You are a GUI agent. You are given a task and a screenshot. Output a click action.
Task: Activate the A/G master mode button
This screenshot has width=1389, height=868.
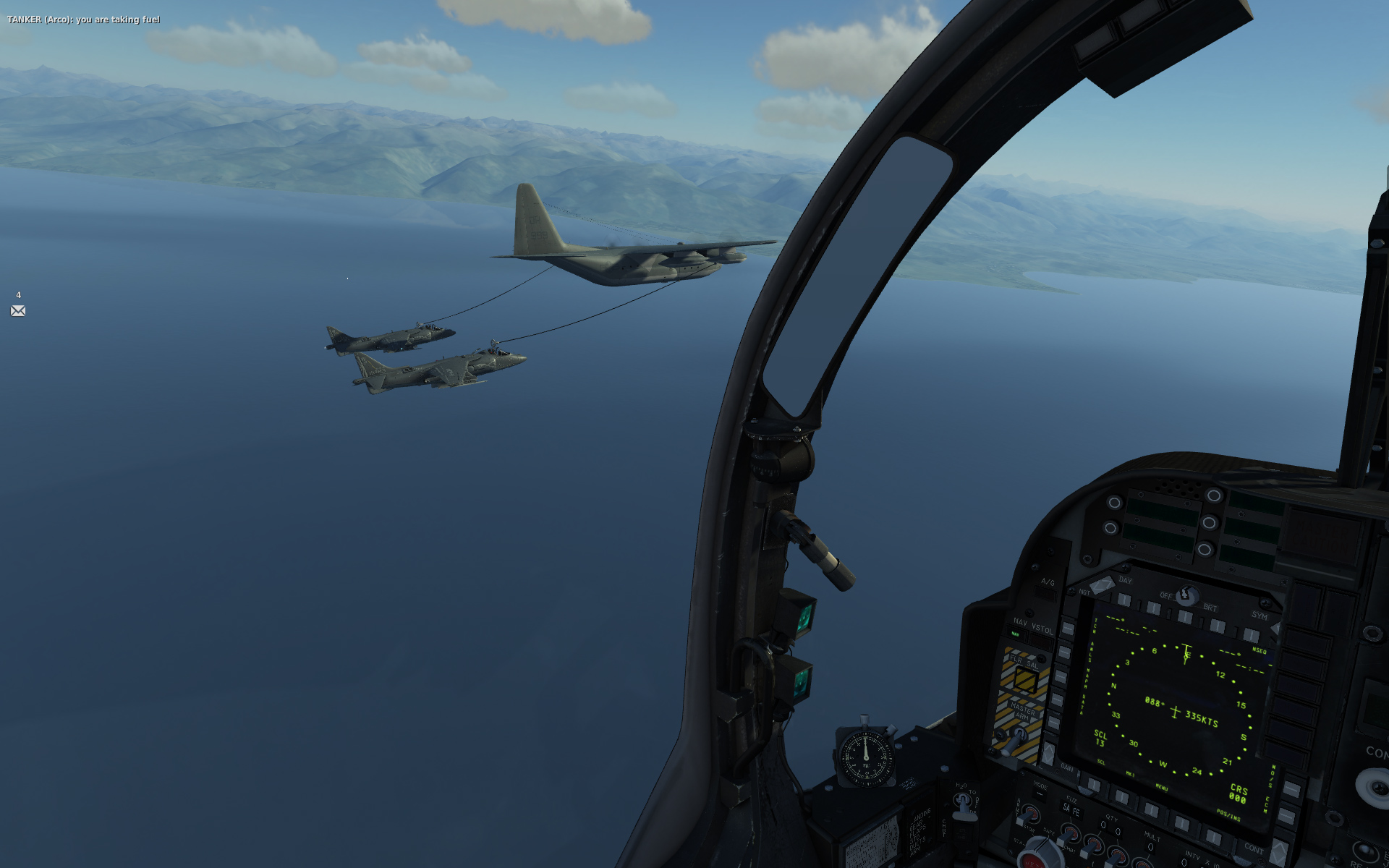point(1048,592)
